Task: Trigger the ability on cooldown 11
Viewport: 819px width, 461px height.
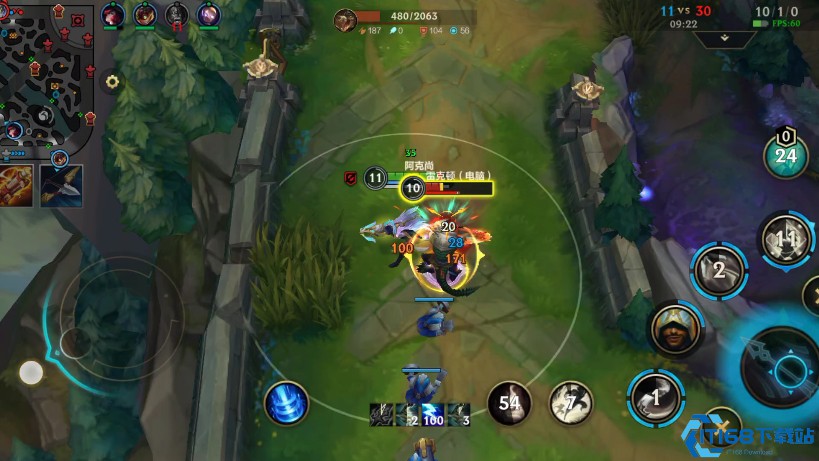Action: [786, 240]
